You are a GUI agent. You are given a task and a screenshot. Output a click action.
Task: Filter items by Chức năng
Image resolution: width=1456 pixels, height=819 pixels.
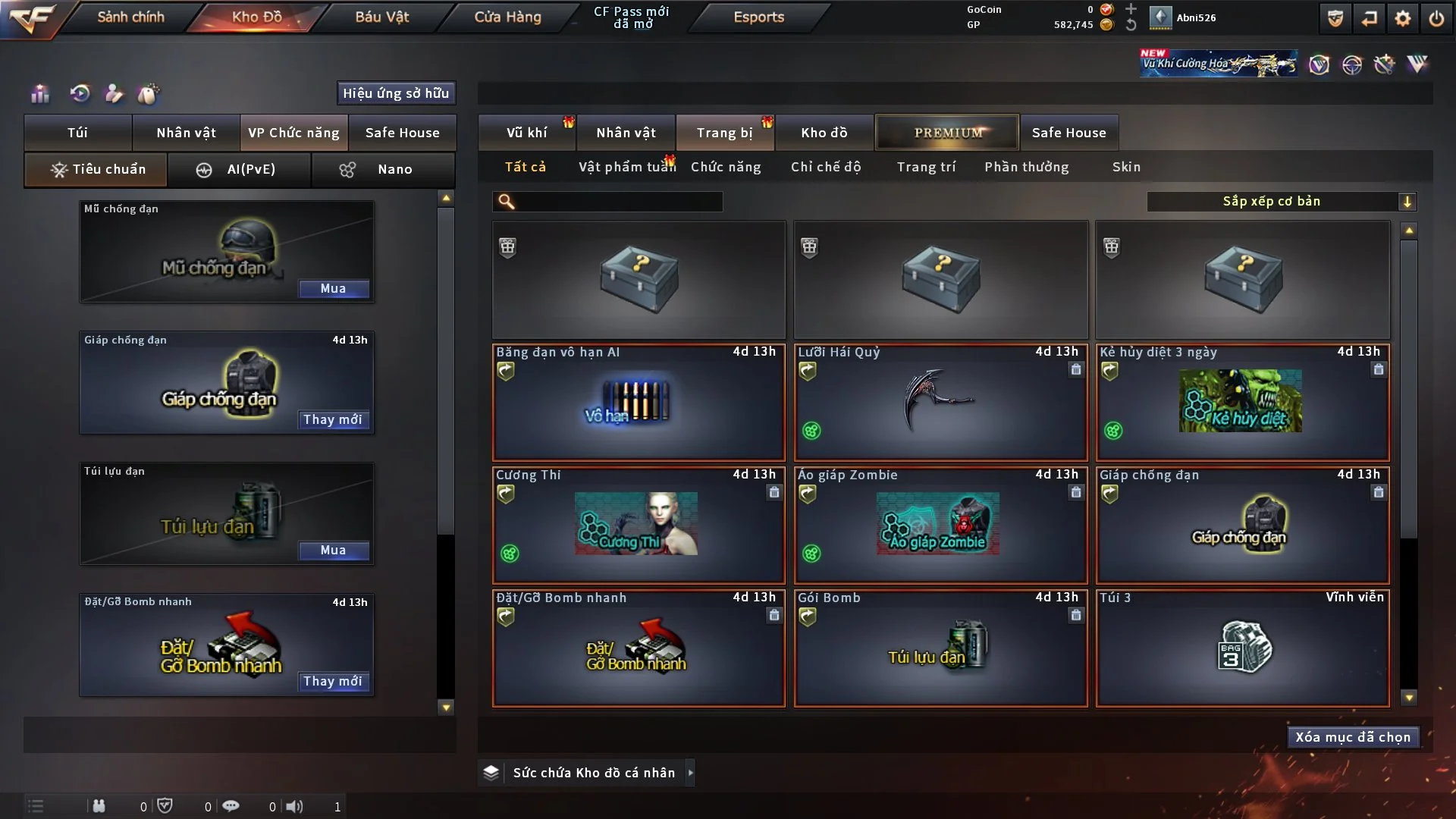coord(726,167)
